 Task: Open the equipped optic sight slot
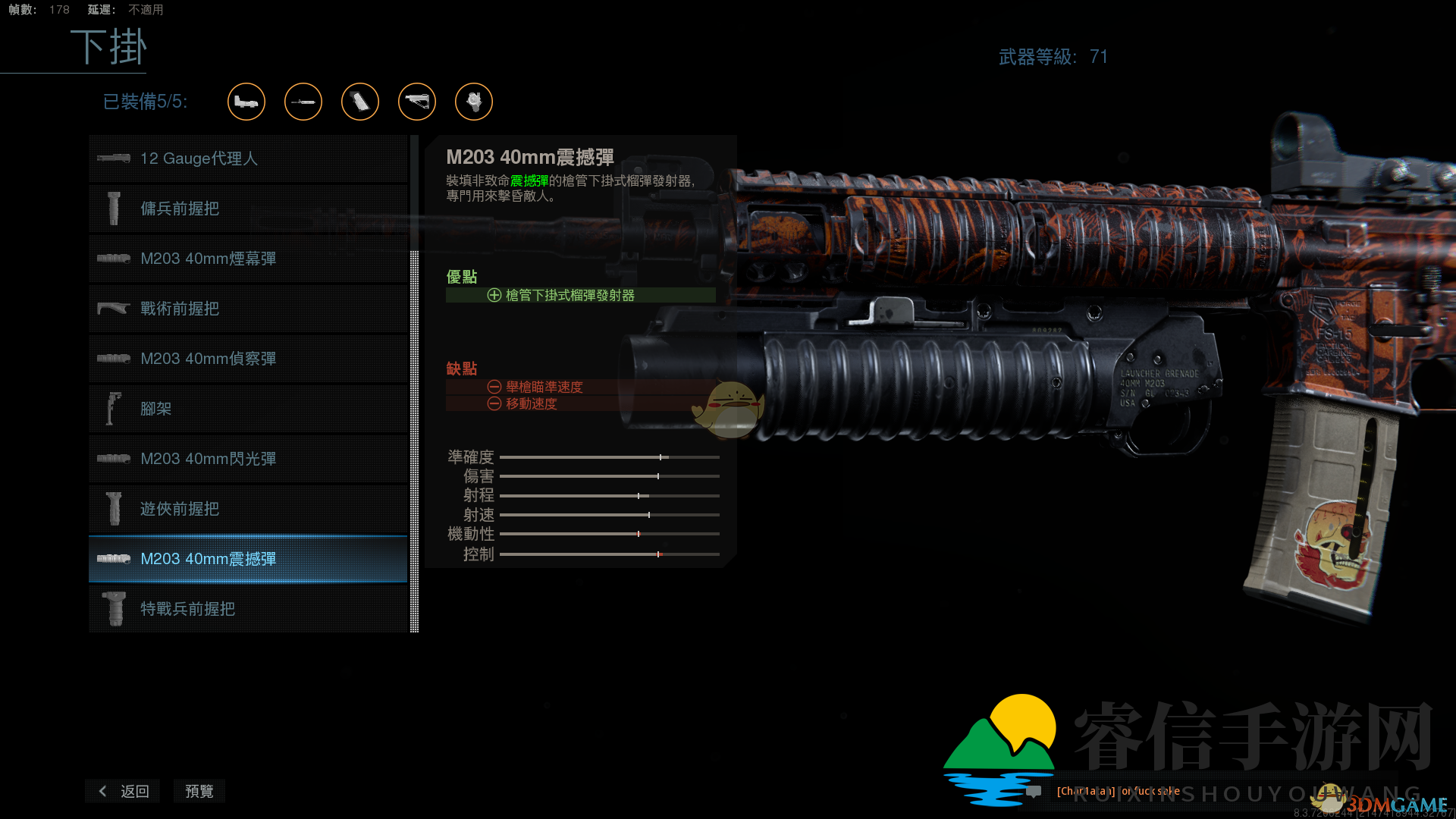246,102
